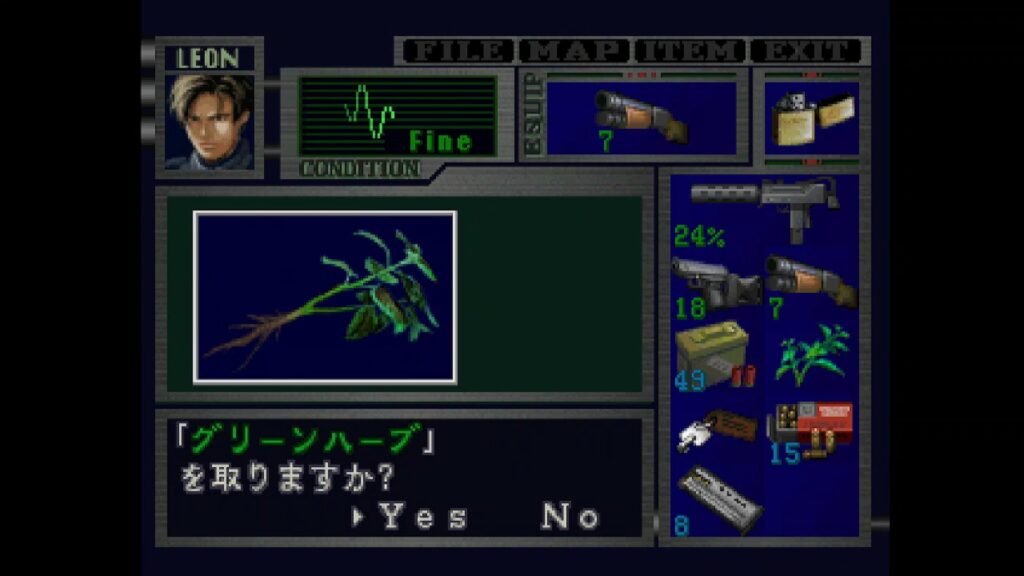This screenshot has width=1024, height=576.
Task: Select the ITEM tab
Action: pyautogui.click(x=692, y=51)
